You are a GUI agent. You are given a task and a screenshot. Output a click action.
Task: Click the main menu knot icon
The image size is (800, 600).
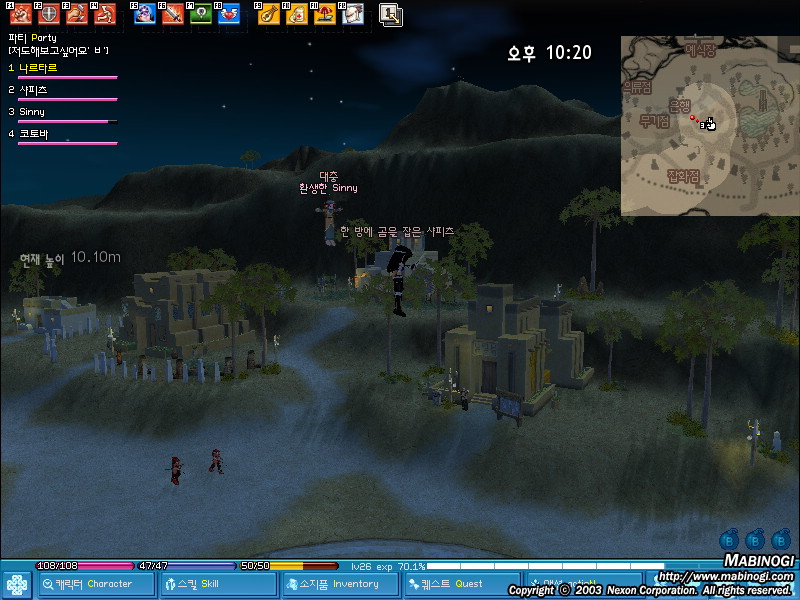coord(17,584)
